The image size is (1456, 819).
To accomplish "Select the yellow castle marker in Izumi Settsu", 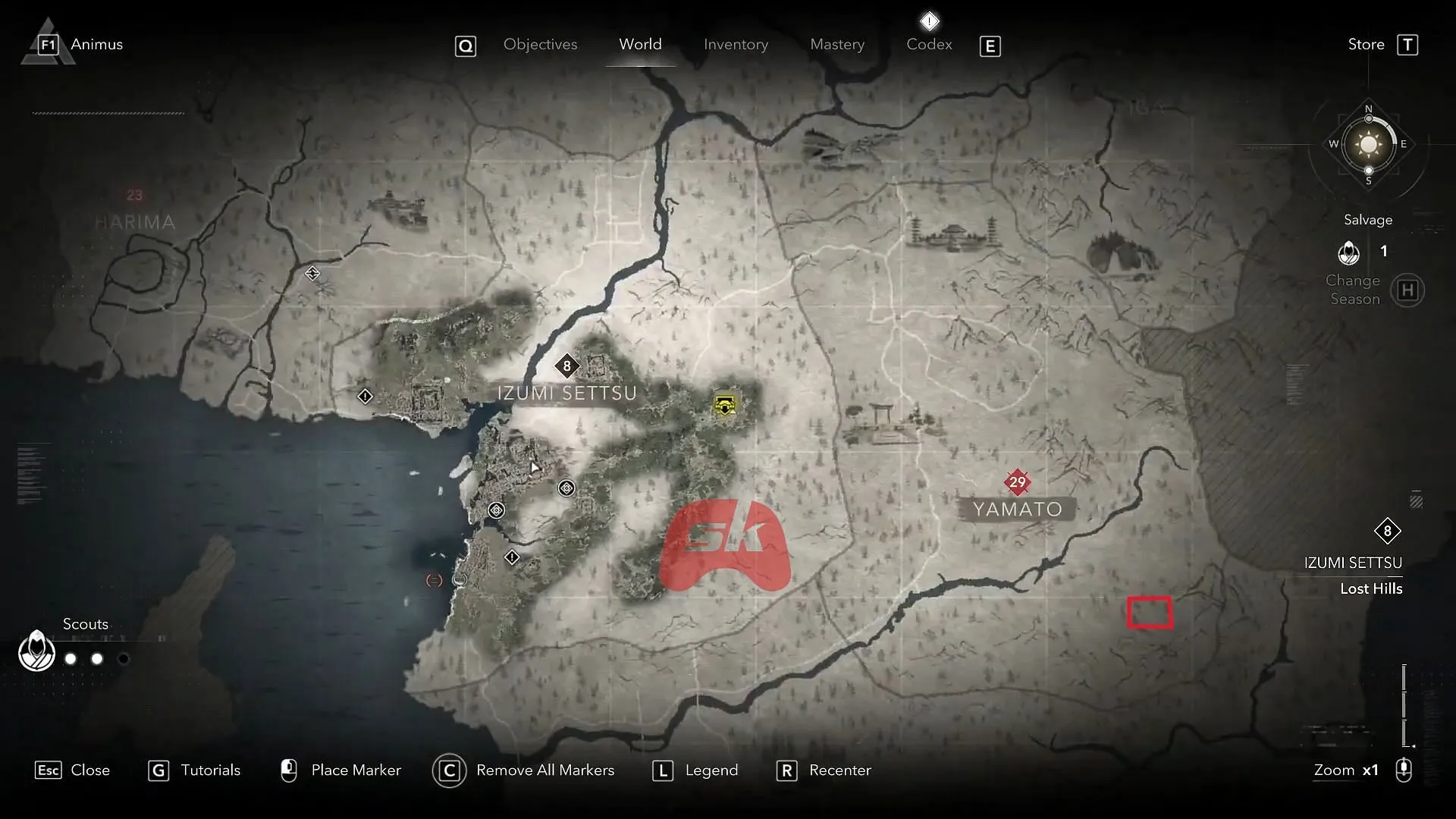I will point(724,406).
